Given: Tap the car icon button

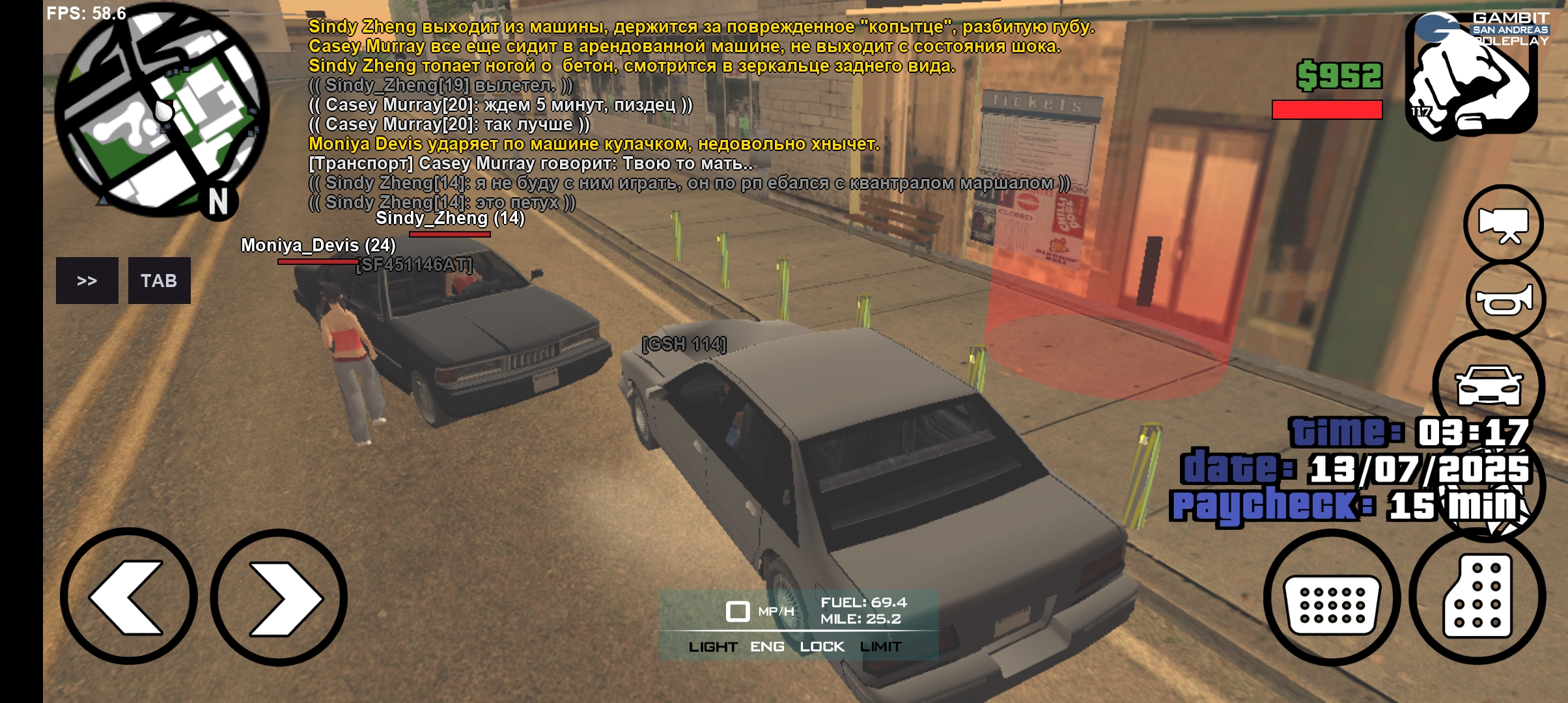Looking at the screenshot, I should pyautogui.click(x=1489, y=385).
